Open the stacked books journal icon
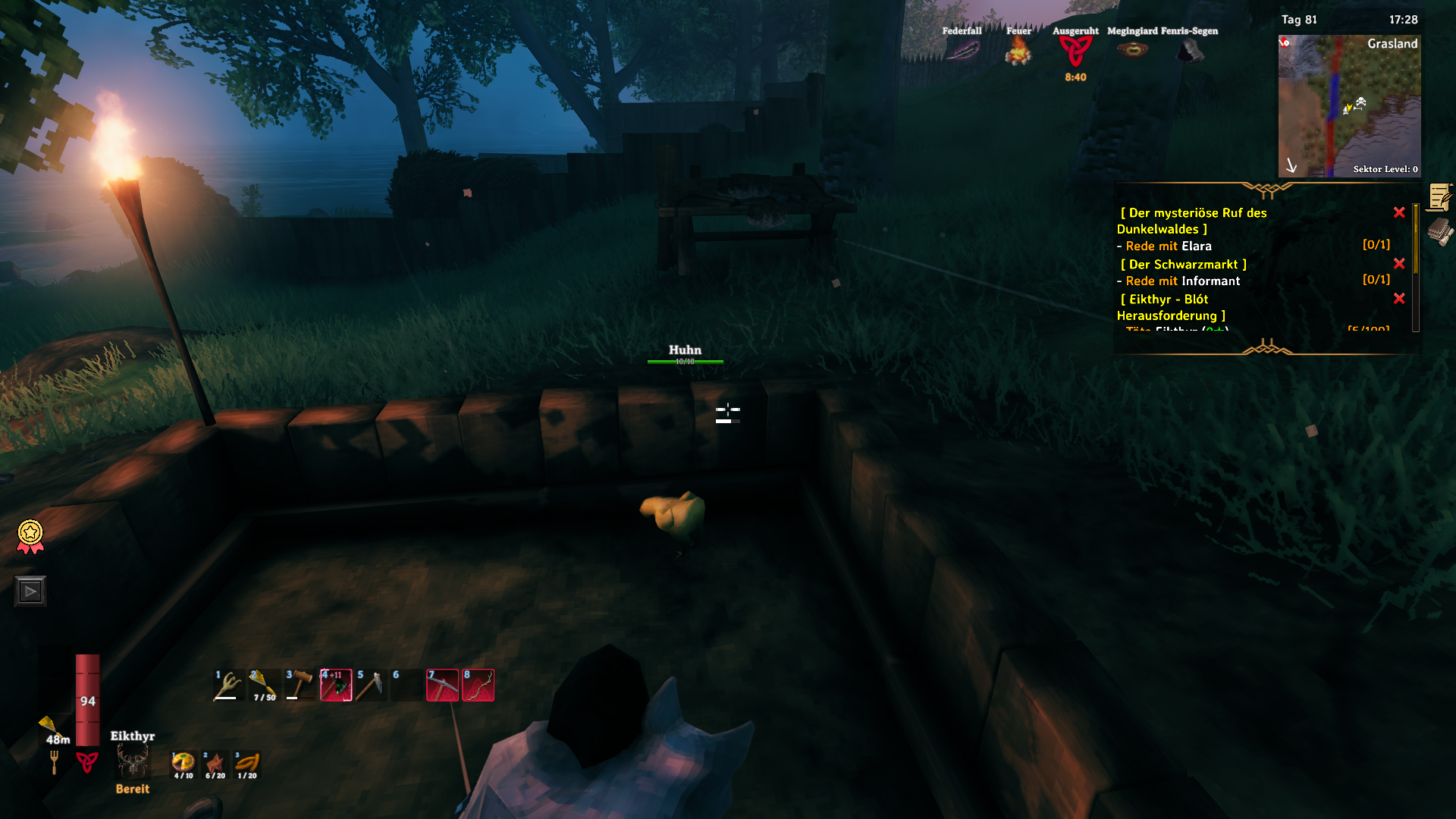Viewport: 1456px width, 819px height. click(x=1439, y=232)
